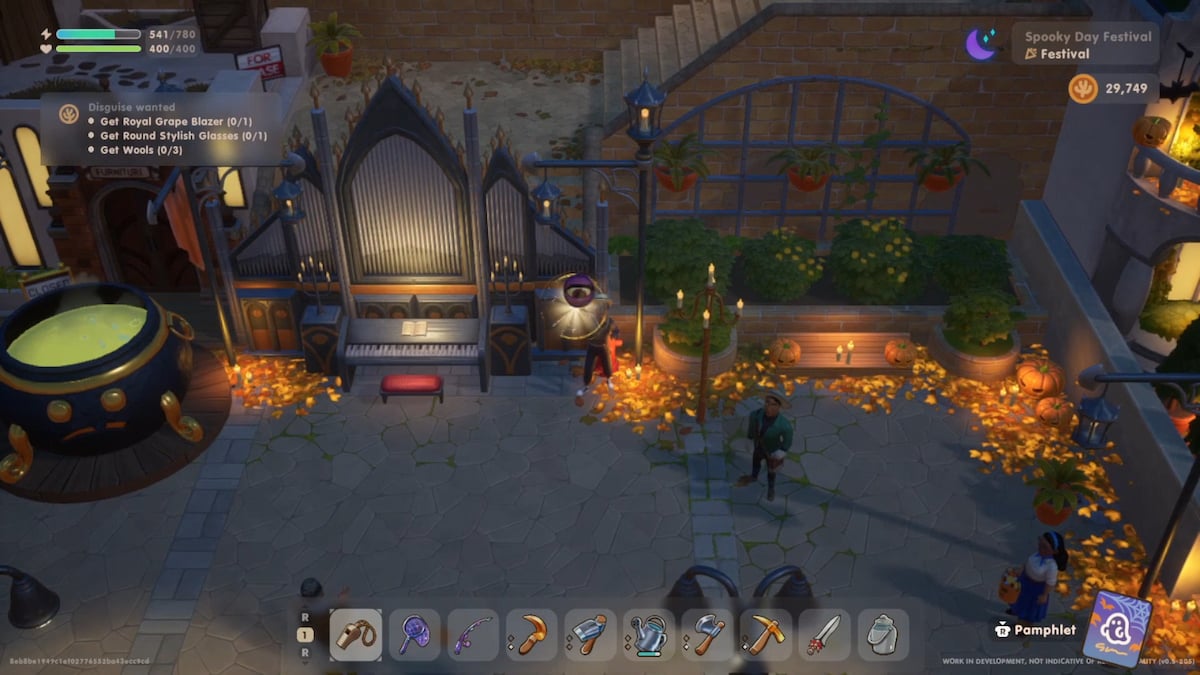Select the sickle tool

pos(531,635)
